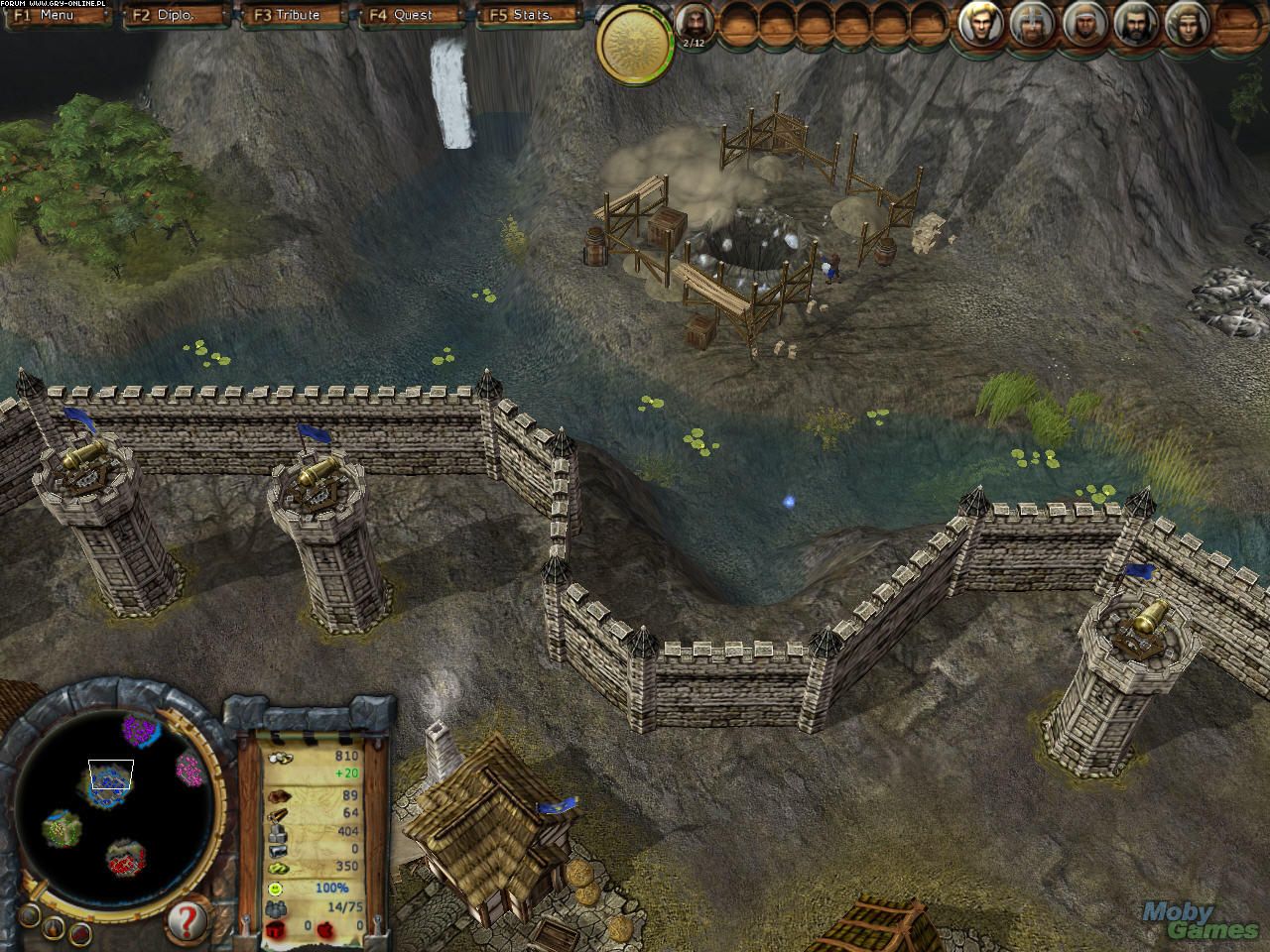This screenshot has width=1270, height=952.
Task: Select the blond hero portrait
Action: coord(980,24)
